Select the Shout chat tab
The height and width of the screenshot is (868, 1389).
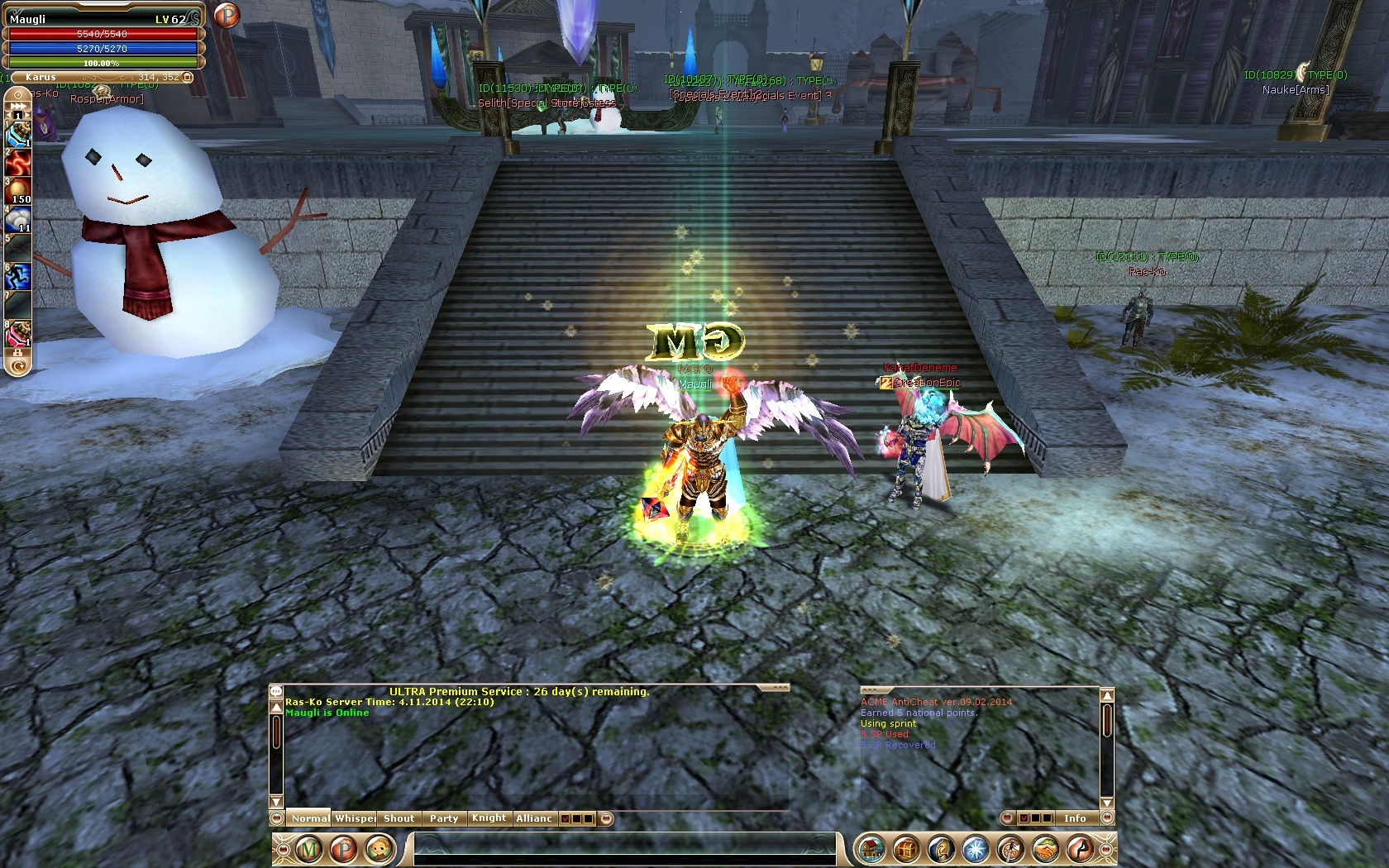(399, 818)
